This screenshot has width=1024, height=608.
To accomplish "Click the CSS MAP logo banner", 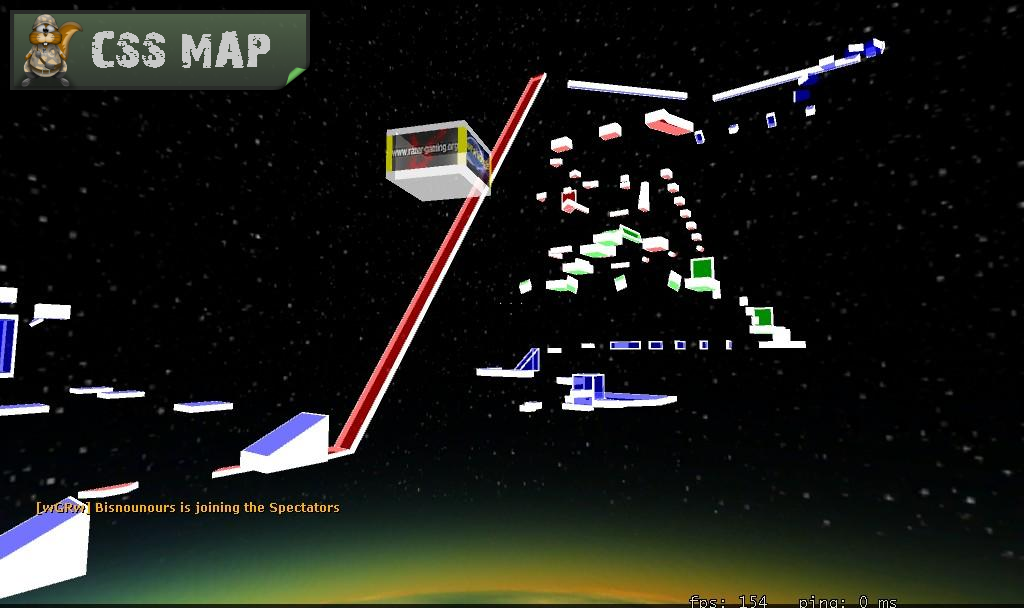I will point(160,50).
